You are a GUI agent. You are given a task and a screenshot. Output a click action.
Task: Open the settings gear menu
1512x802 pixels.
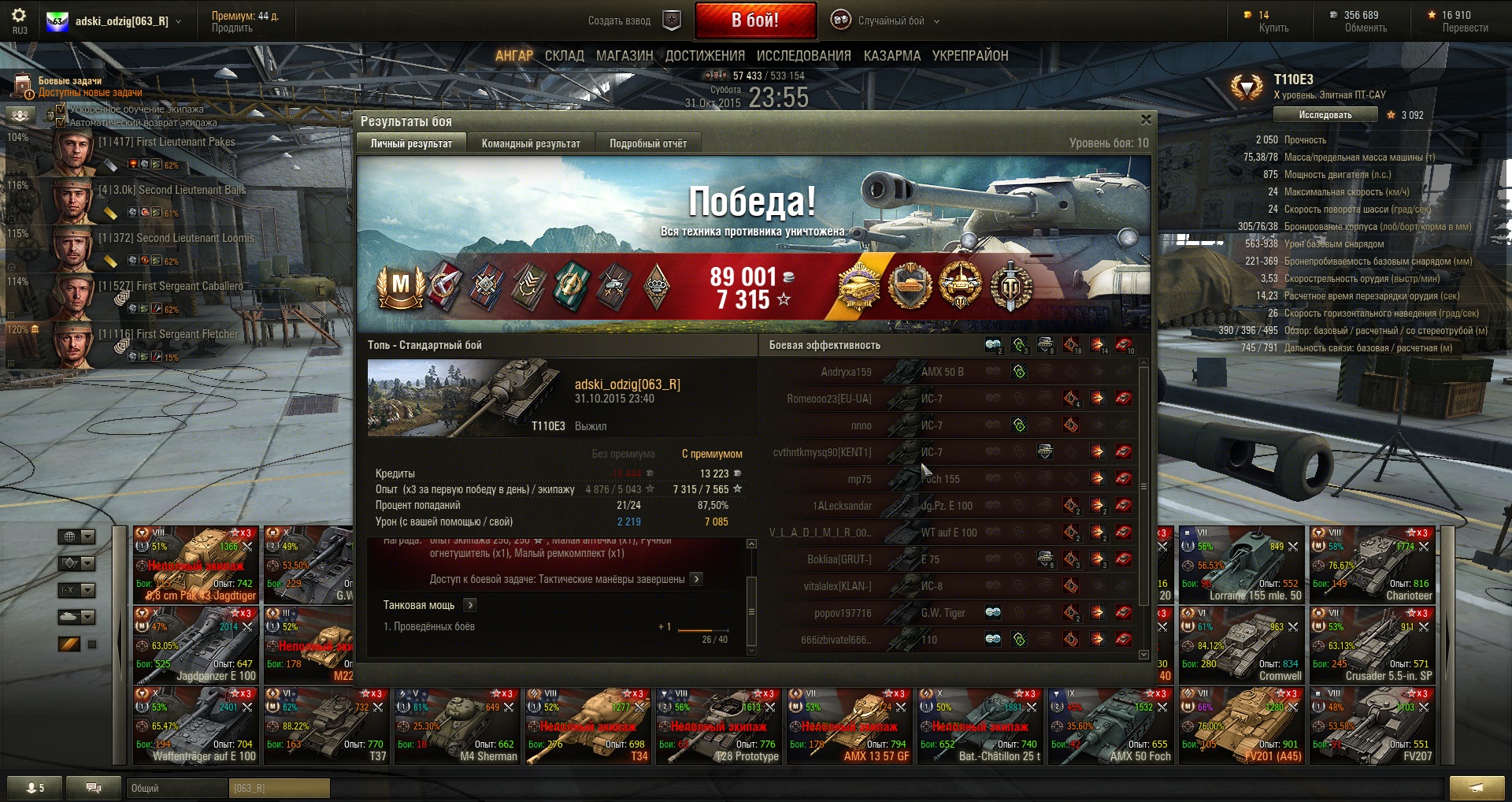click(x=19, y=16)
